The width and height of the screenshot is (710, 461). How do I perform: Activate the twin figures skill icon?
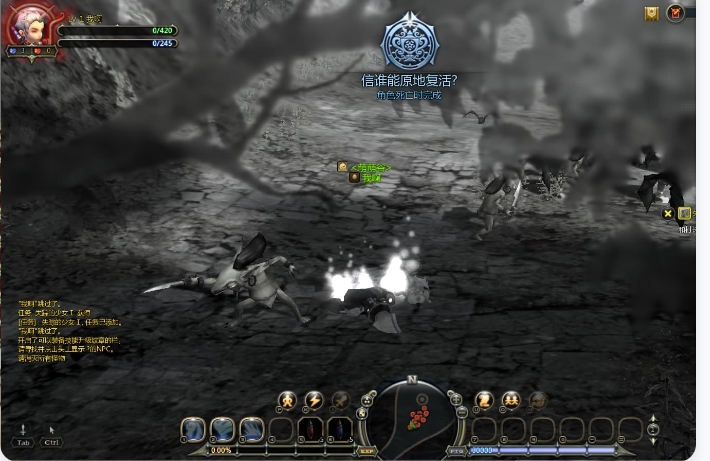click(511, 400)
